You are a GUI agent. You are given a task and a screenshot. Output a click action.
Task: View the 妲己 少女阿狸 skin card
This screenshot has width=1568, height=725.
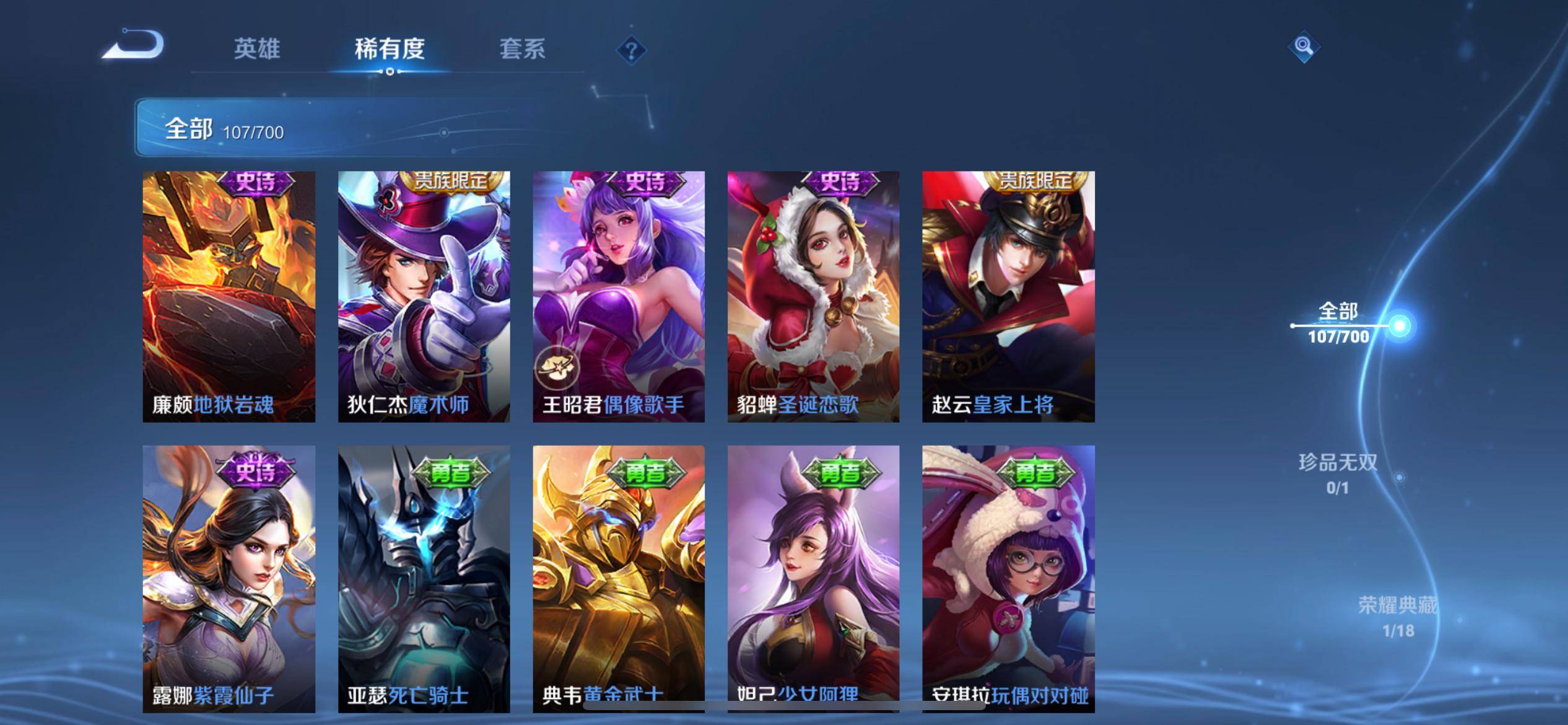pyautogui.click(x=813, y=578)
